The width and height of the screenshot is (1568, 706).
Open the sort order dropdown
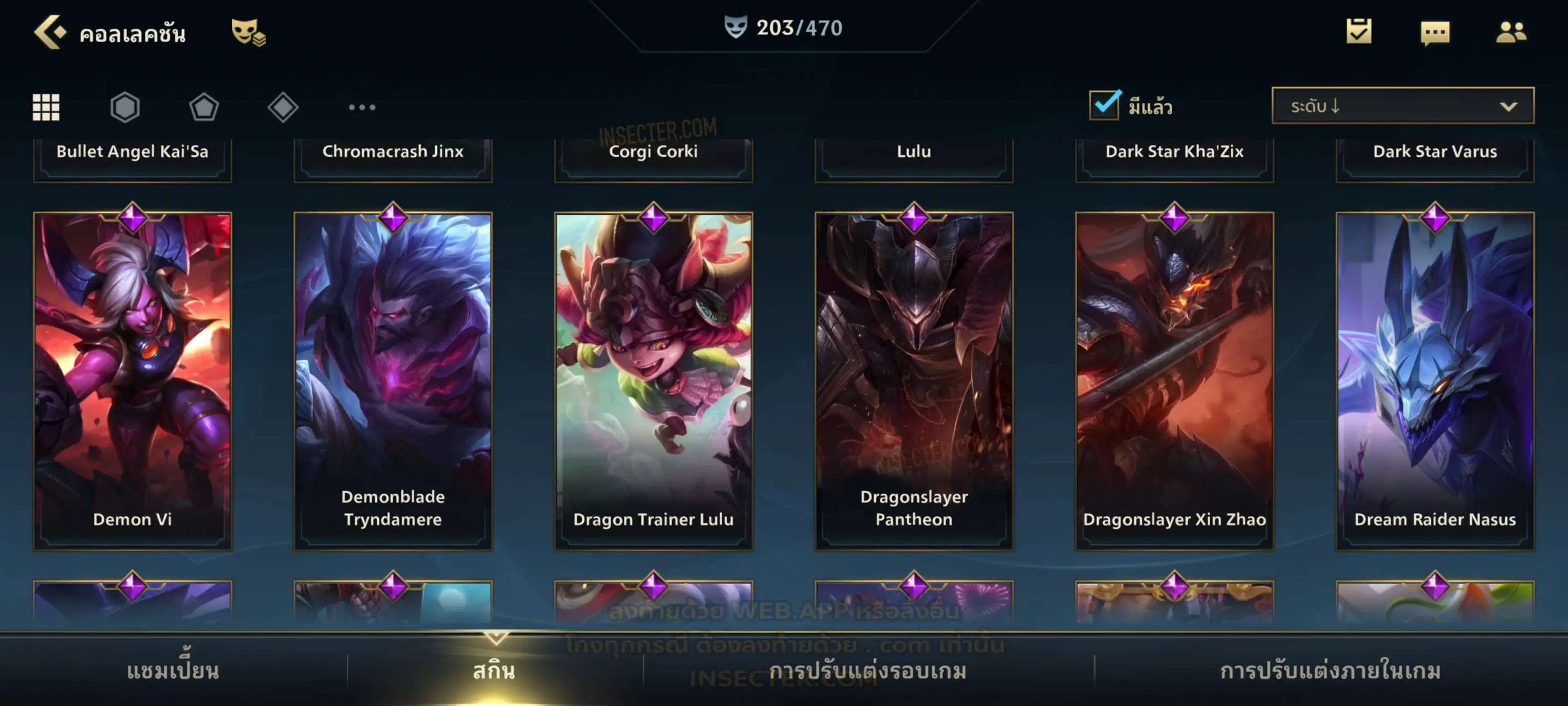click(1402, 106)
